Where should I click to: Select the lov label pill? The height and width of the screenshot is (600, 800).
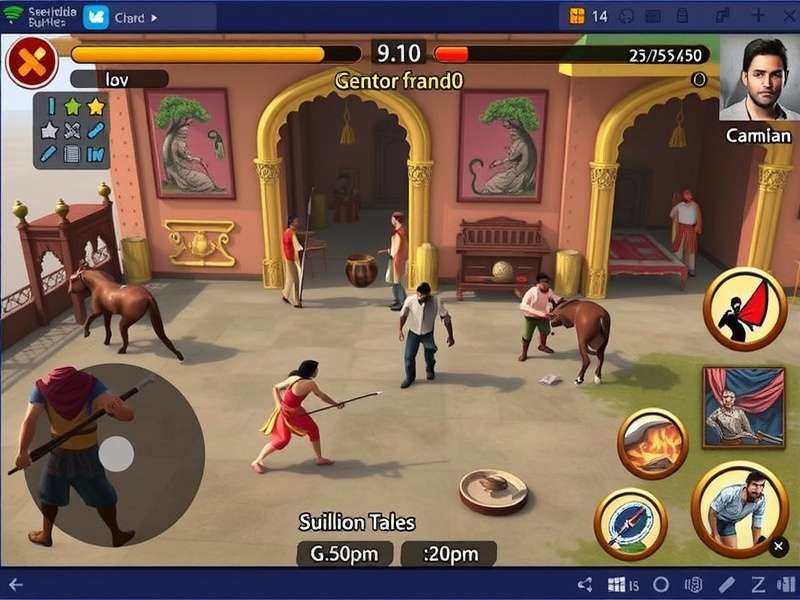click(x=119, y=79)
